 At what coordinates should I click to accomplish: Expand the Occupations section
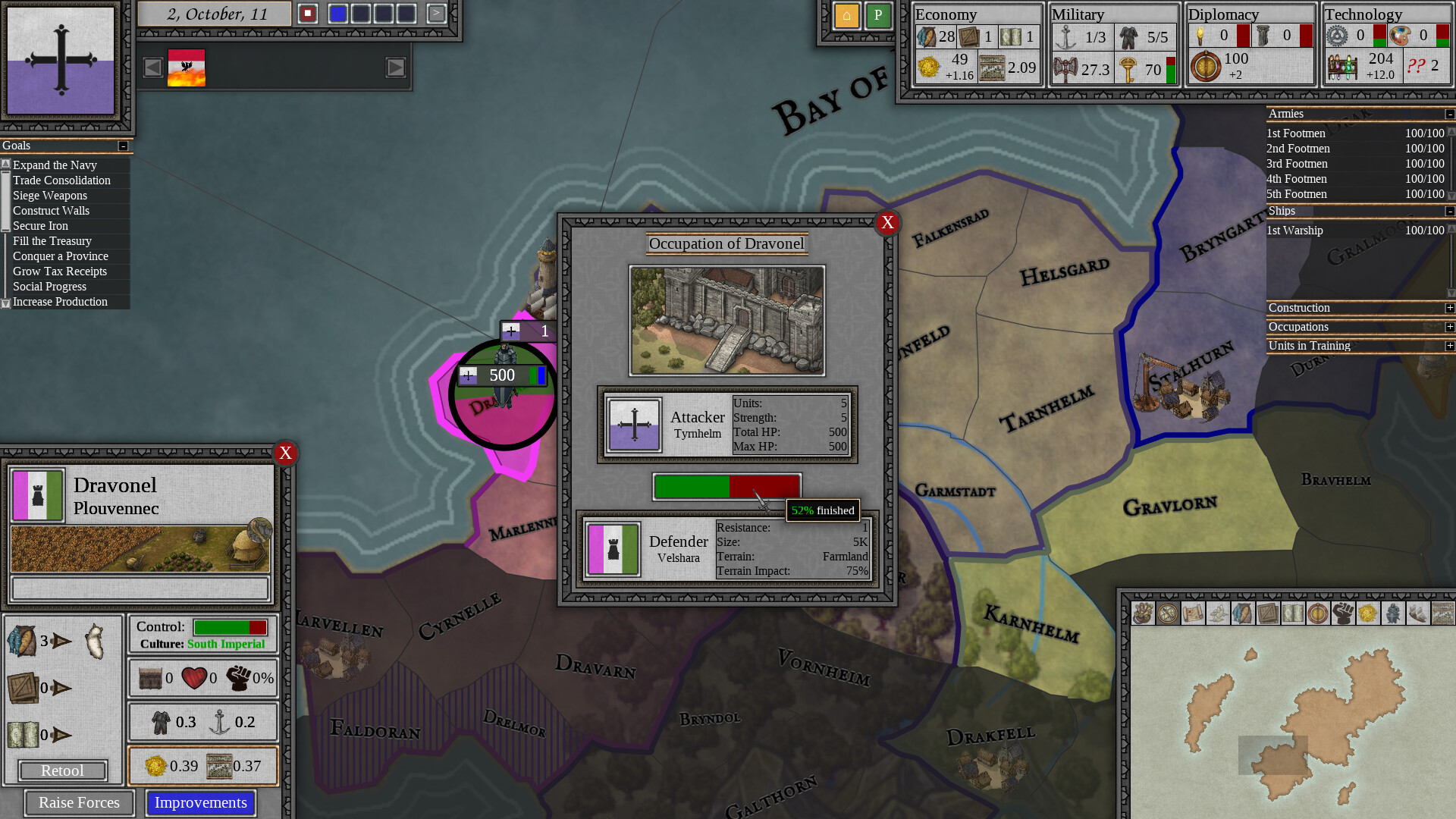[x=1449, y=327]
